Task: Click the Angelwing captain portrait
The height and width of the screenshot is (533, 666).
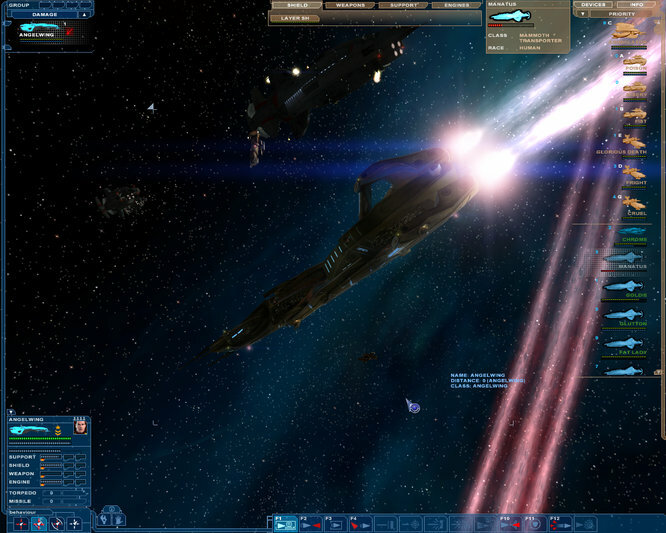Action: (81, 429)
